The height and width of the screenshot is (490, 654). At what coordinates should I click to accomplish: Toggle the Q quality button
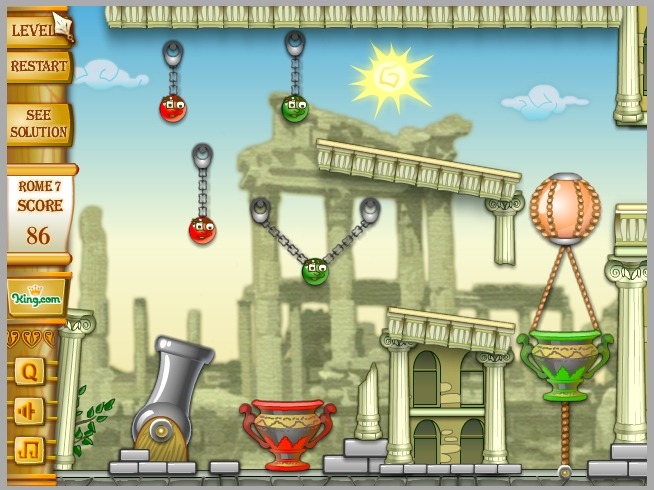point(28,372)
